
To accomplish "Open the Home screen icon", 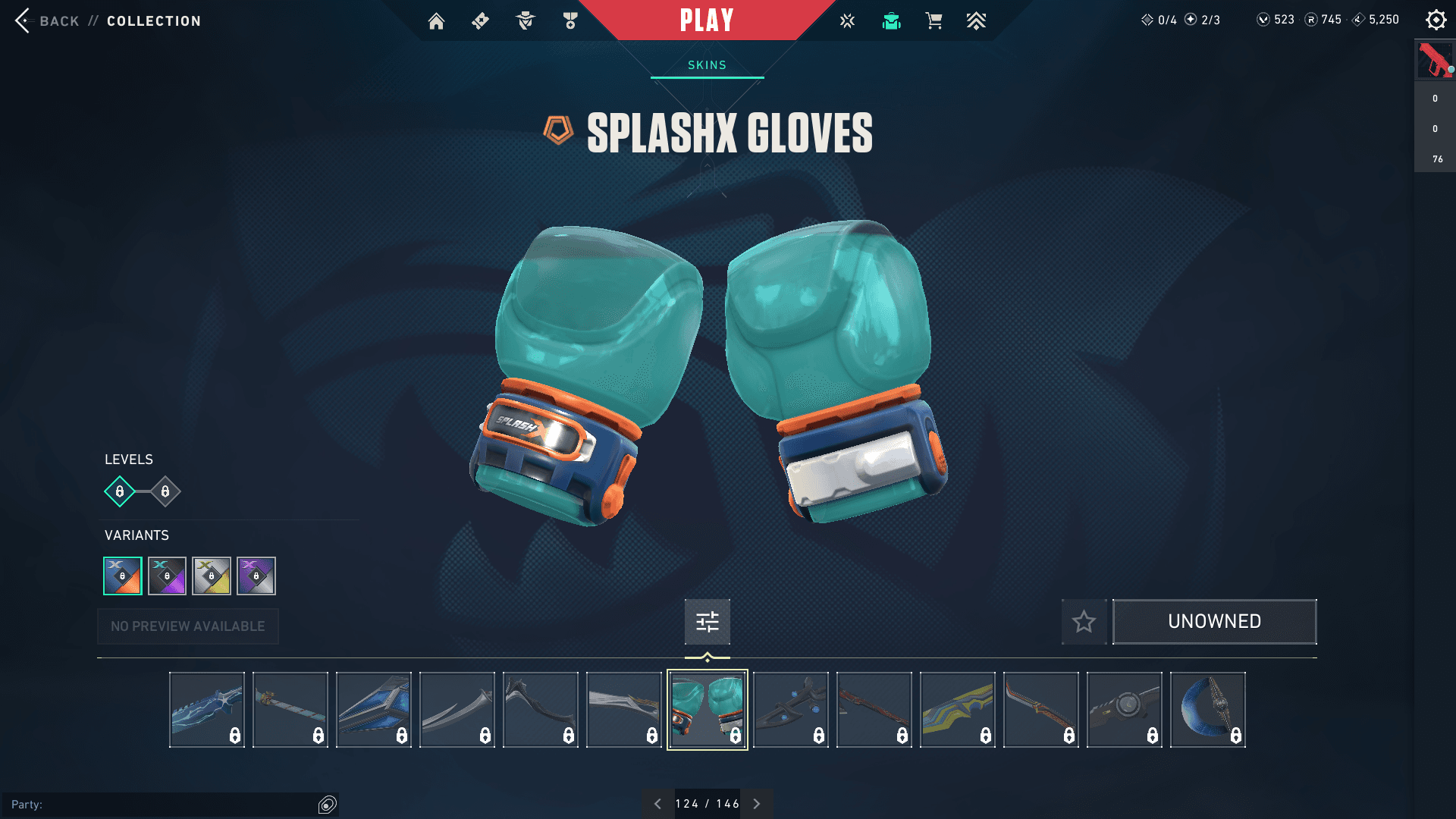I will (437, 20).
